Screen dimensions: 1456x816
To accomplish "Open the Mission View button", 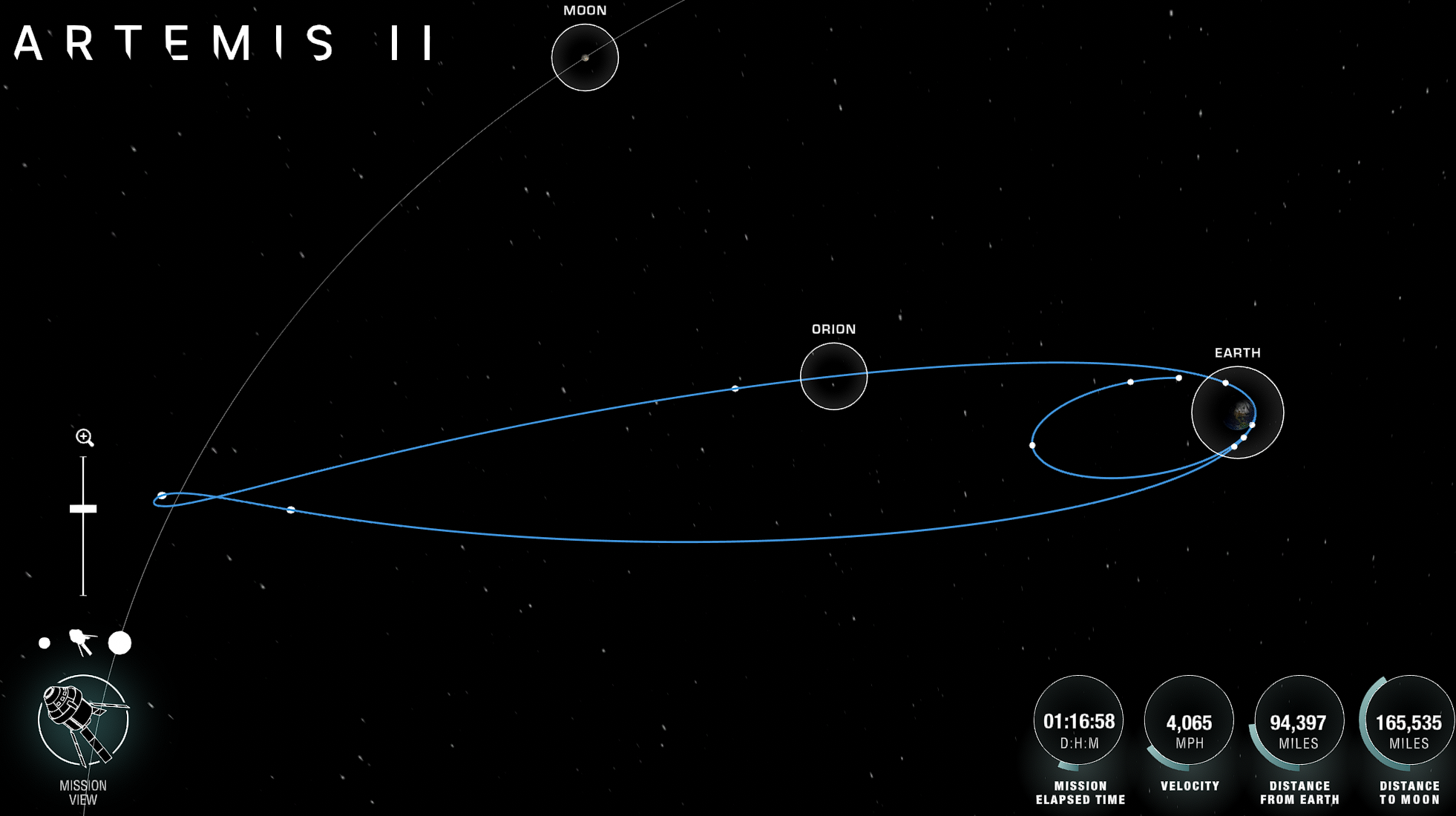I will tap(83, 720).
